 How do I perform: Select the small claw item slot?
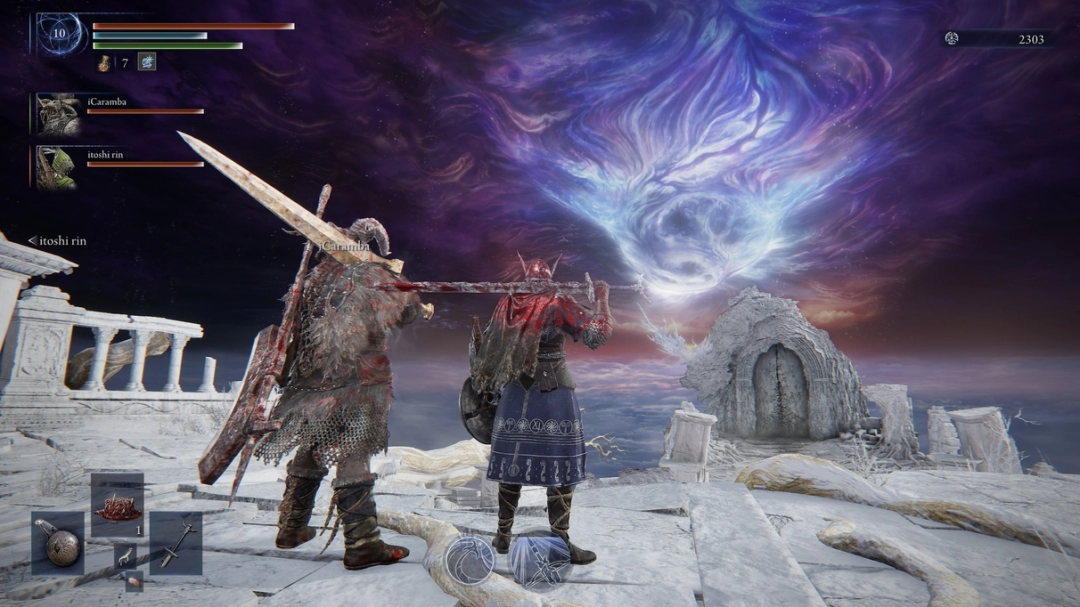[124, 556]
